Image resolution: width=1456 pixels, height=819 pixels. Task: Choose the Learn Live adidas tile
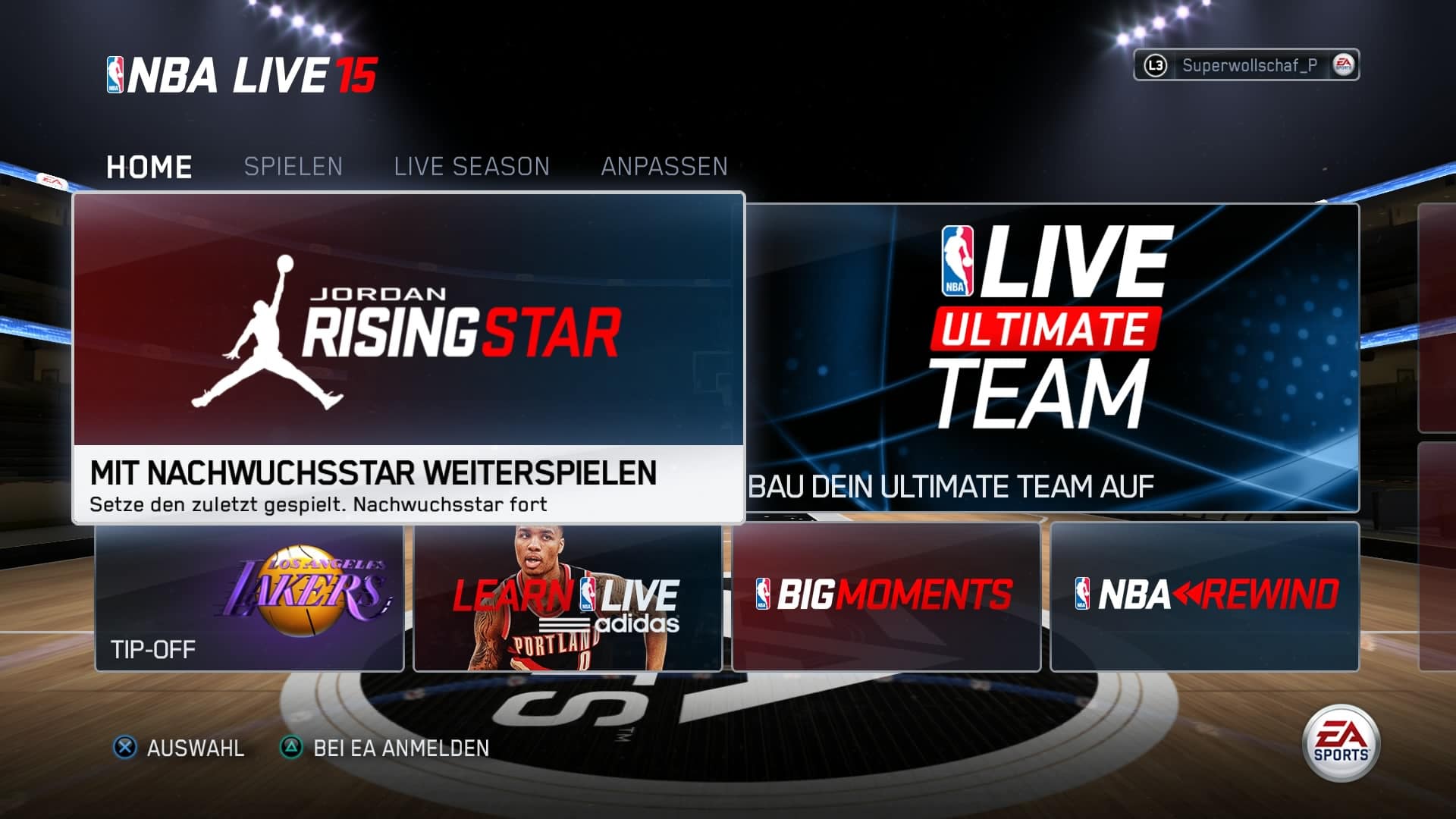567,598
